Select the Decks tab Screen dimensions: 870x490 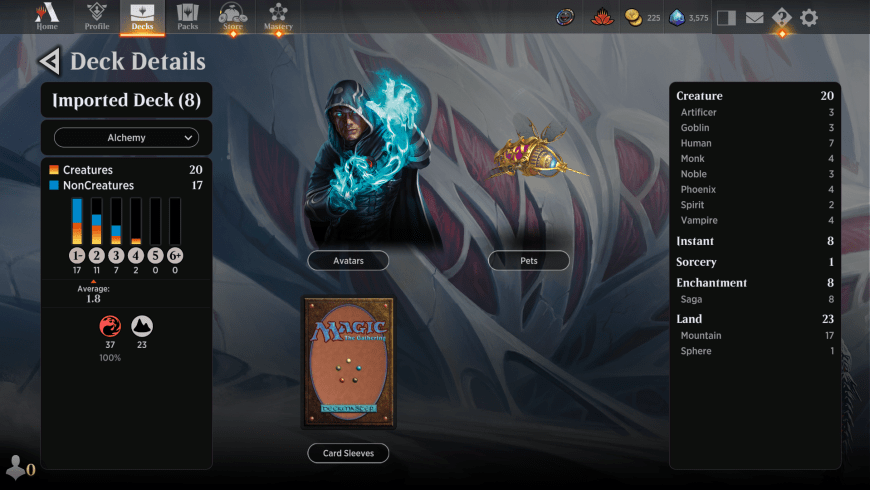142,16
